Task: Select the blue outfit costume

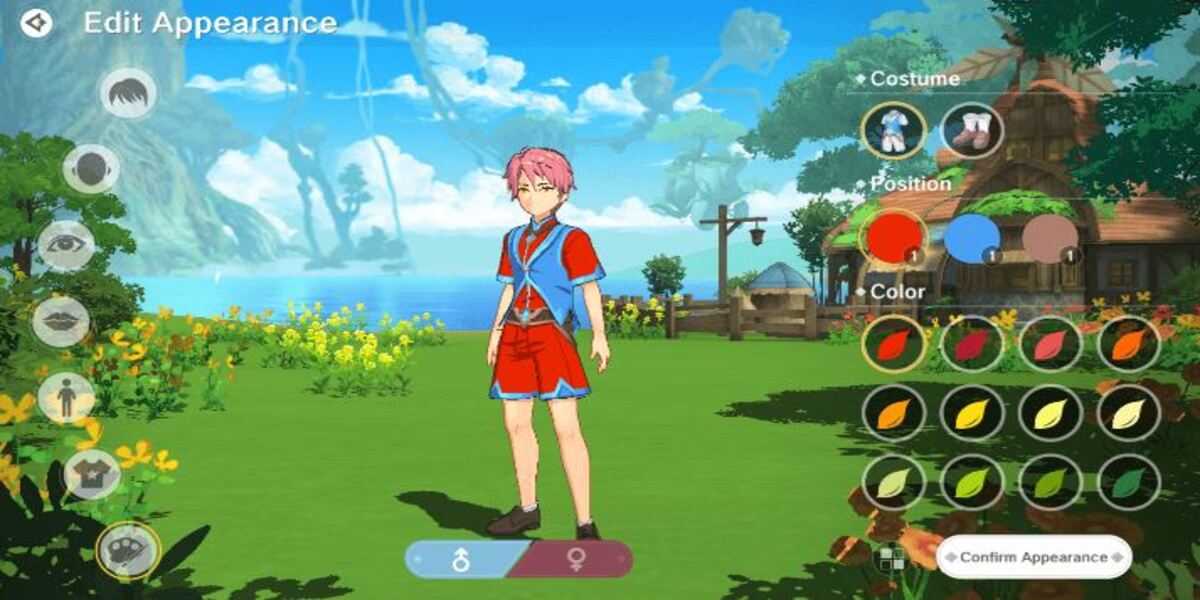Action: point(892,131)
